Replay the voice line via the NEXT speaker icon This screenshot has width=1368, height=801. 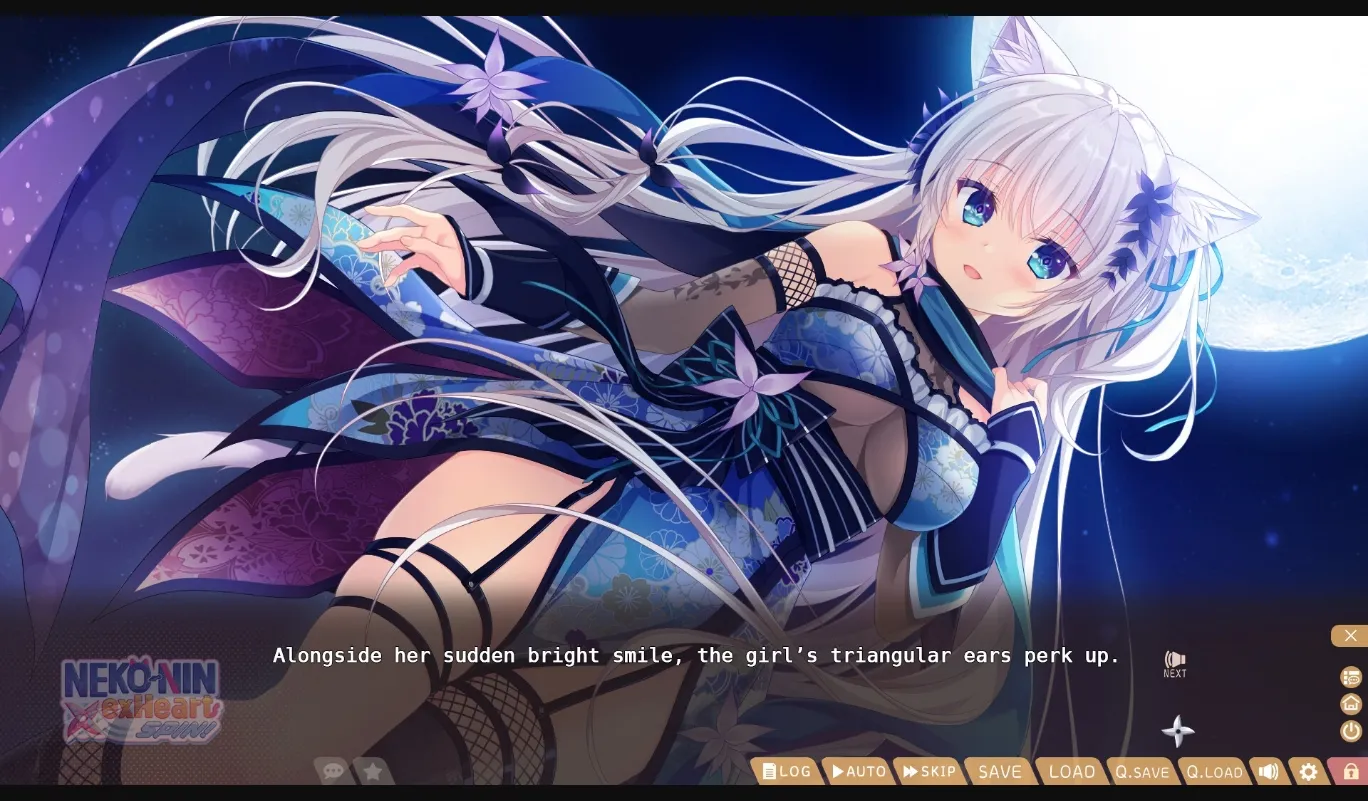tap(1174, 658)
